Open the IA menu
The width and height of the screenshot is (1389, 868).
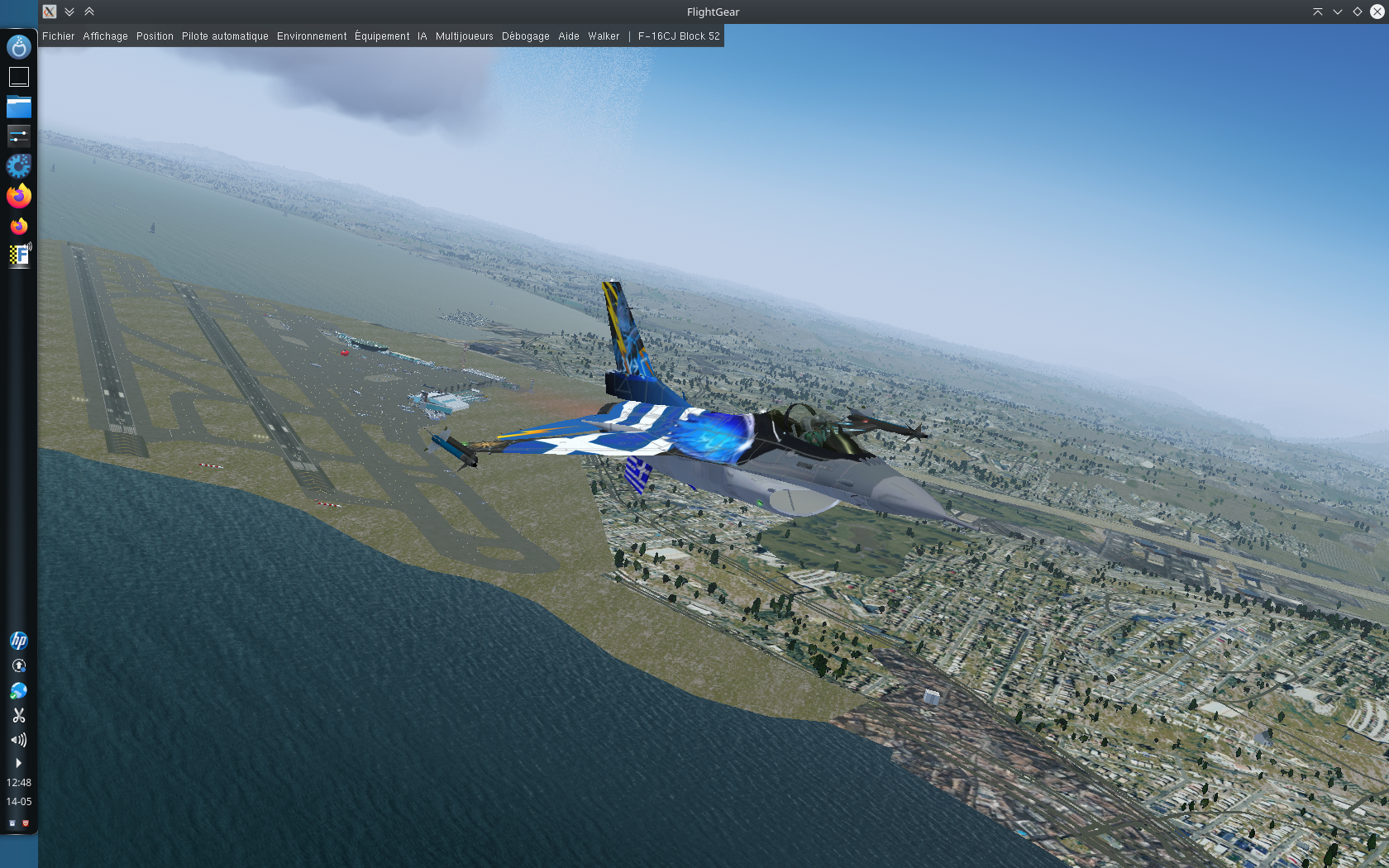(x=422, y=36)
